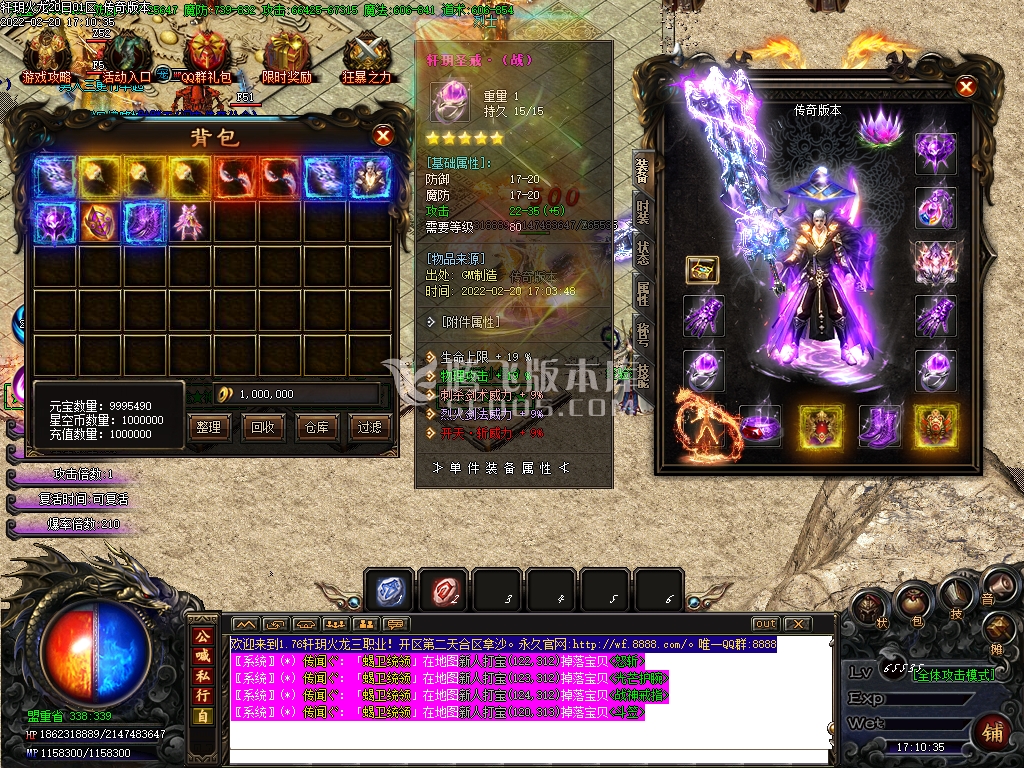Switch to the 时装 fashion tab
This screenshot has height=768, width=1024.
tap(643, 214)
